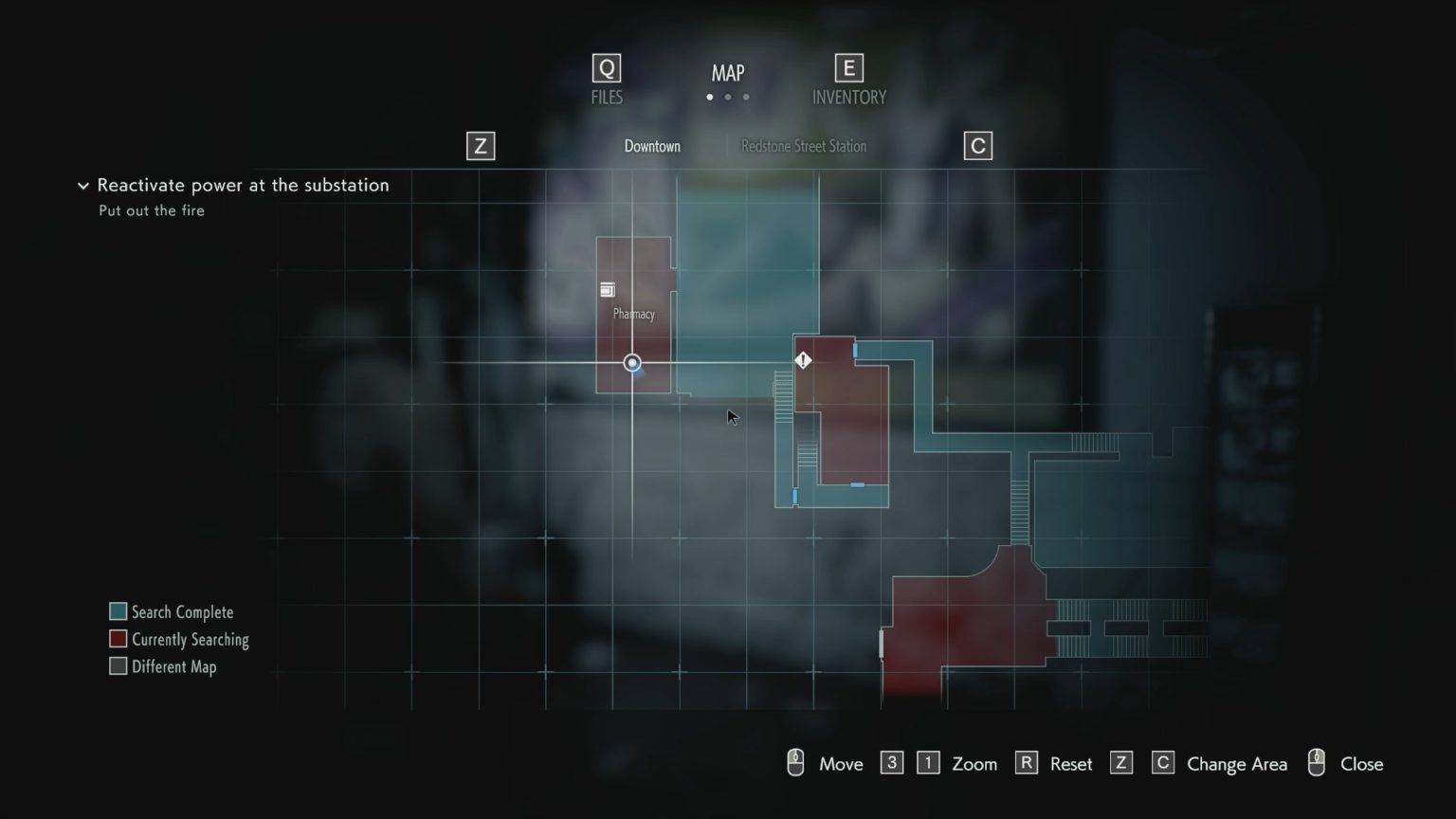
Task: Click the player position marker near the Pharmacy
Action: point(631,363)
